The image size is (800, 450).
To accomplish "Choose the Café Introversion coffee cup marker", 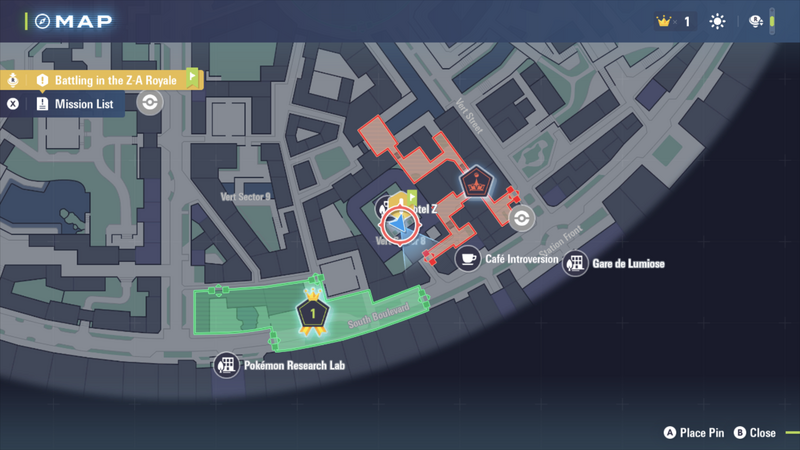I will coord(467,259).
